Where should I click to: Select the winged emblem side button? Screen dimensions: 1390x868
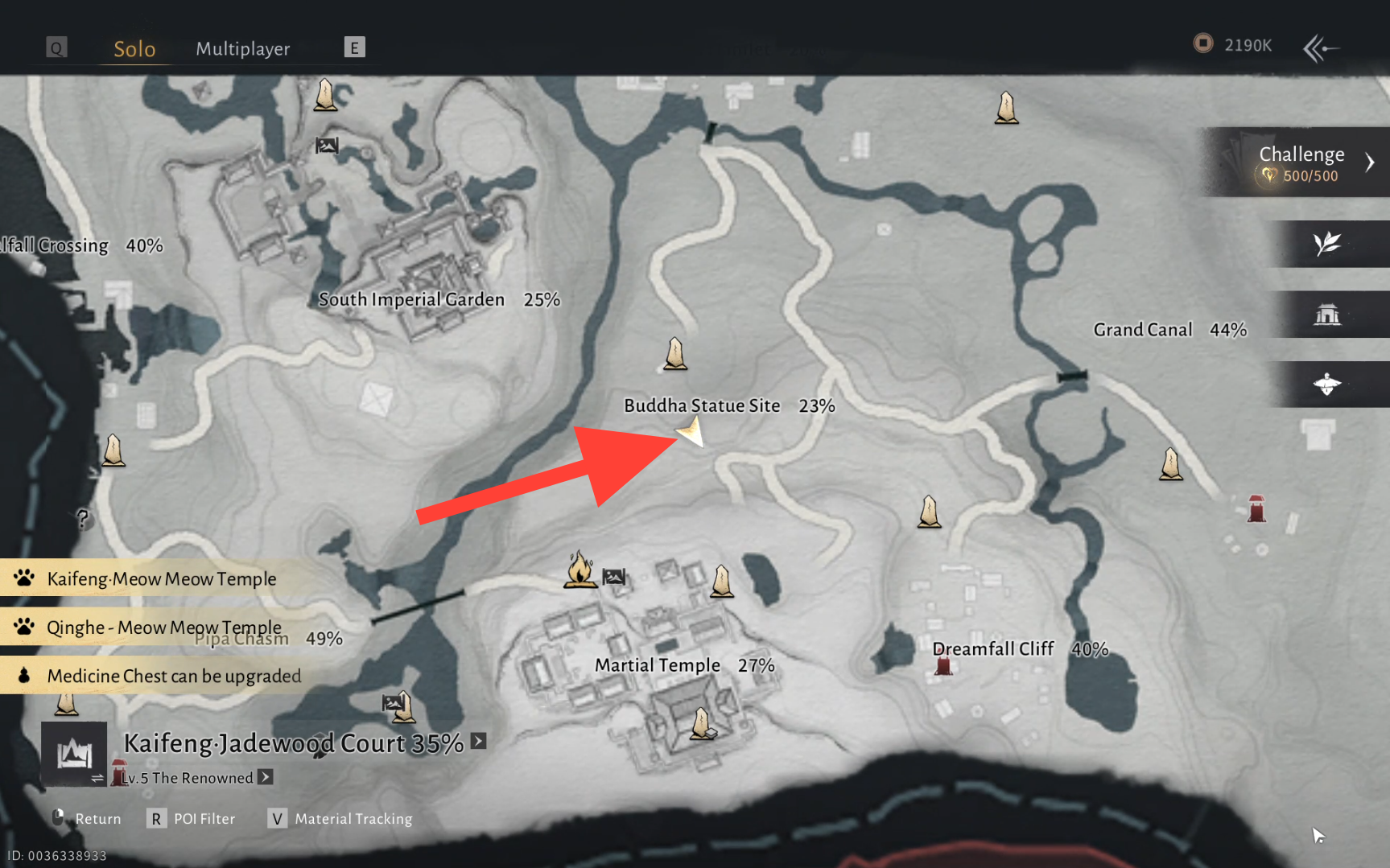point(1327,385)
